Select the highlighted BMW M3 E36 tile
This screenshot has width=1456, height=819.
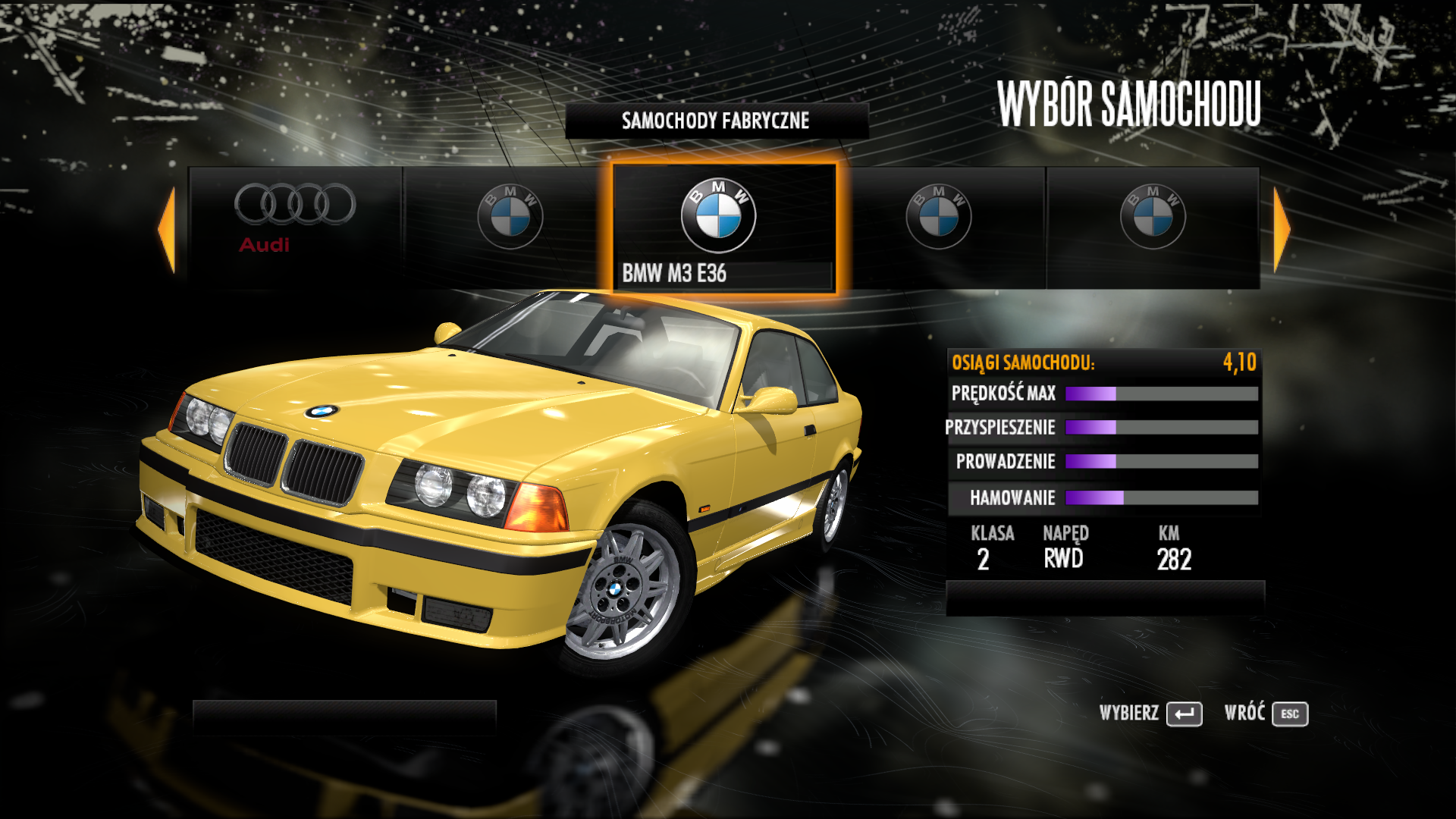[723, 227]
